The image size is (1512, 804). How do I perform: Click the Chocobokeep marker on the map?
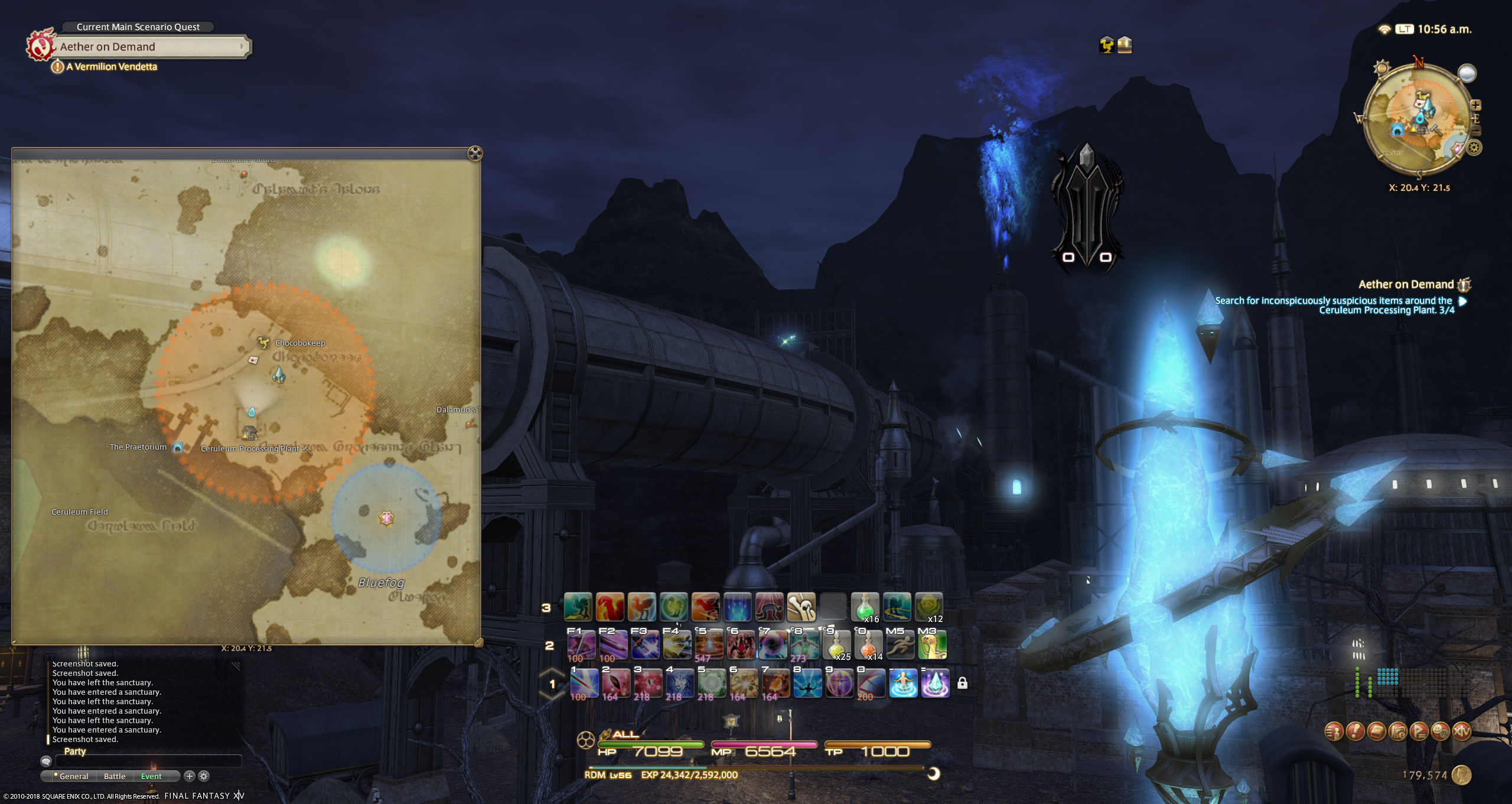pyautogui.click(x=263, y=343)
